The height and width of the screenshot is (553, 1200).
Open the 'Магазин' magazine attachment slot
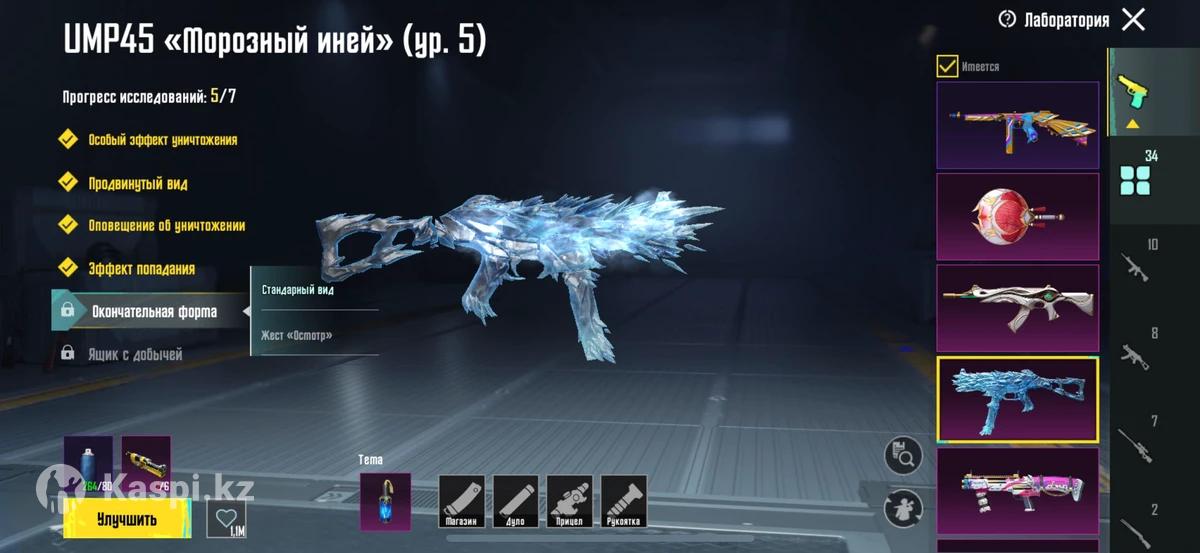pyautogui.click(x=462, y=501)
